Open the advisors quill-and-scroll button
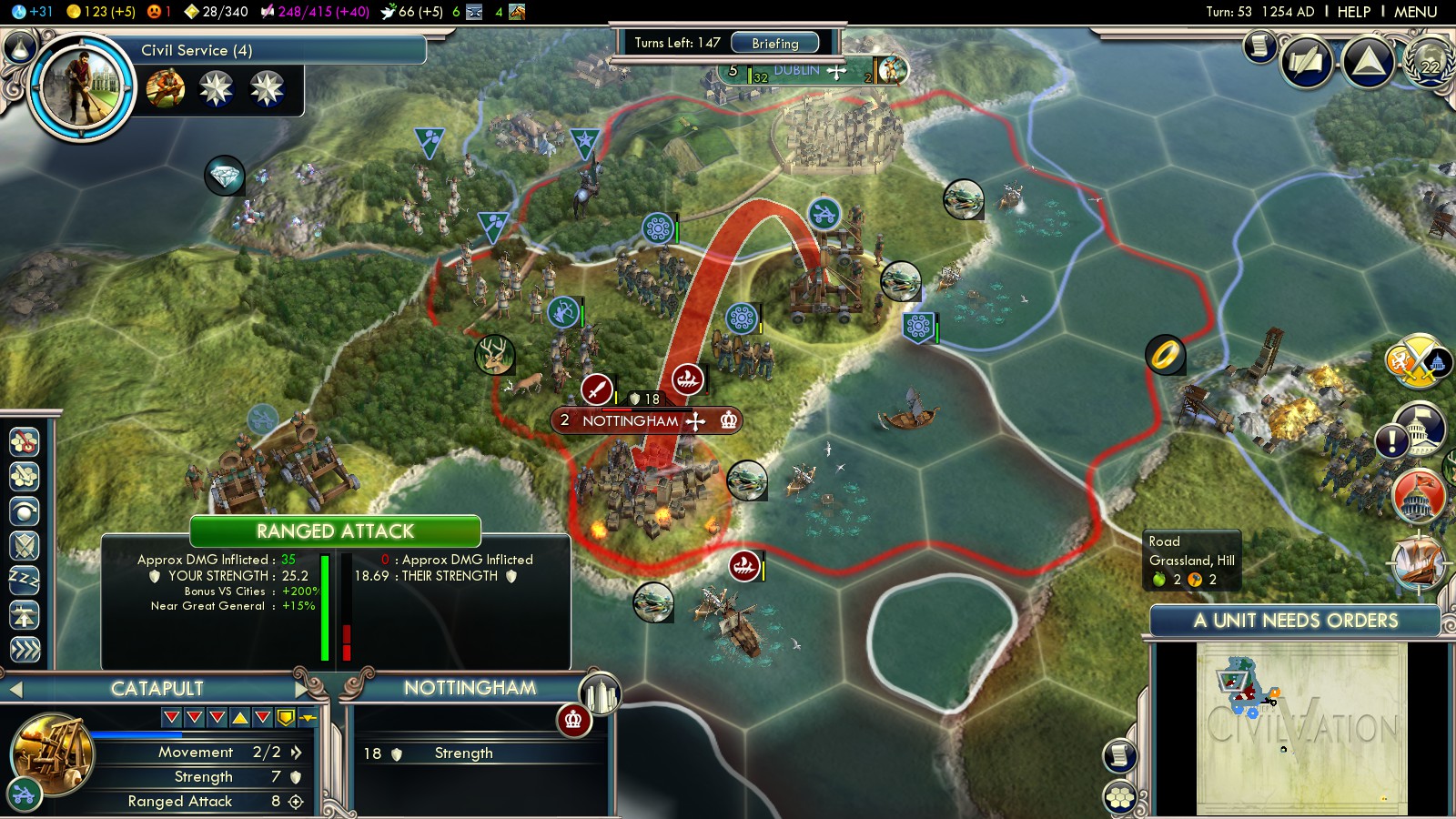 click(1308, 62)
